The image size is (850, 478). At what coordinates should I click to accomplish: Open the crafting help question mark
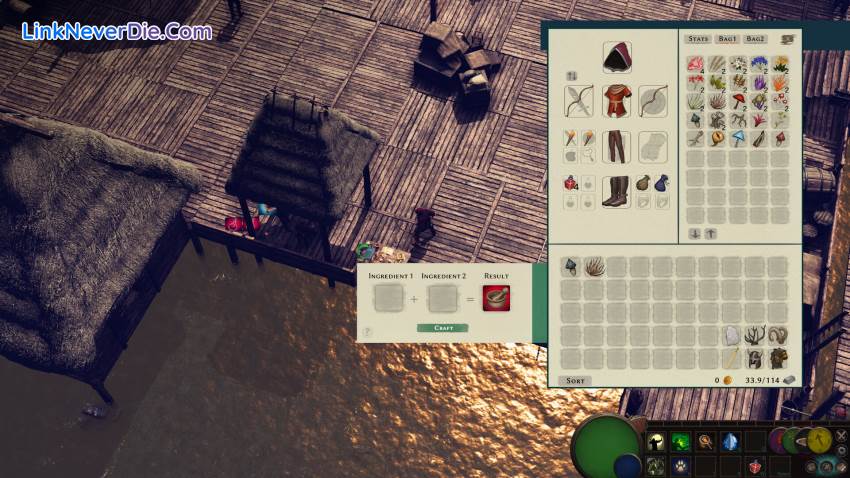[x=367, y=331]
